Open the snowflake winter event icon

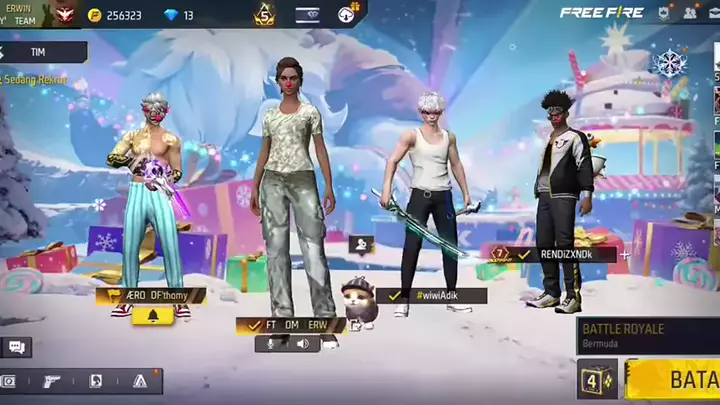point(669,64)
